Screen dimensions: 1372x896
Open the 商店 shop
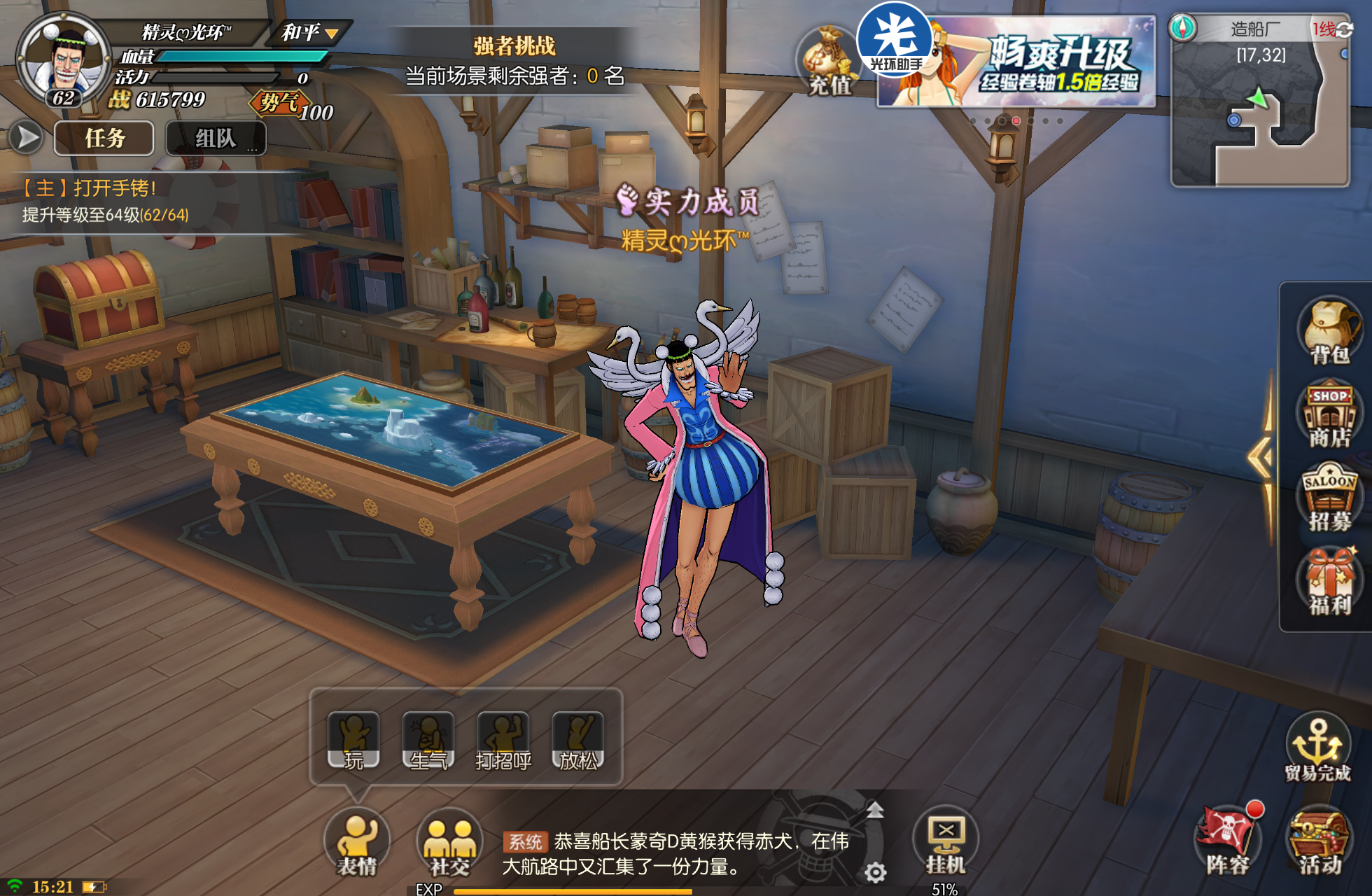1329,416
